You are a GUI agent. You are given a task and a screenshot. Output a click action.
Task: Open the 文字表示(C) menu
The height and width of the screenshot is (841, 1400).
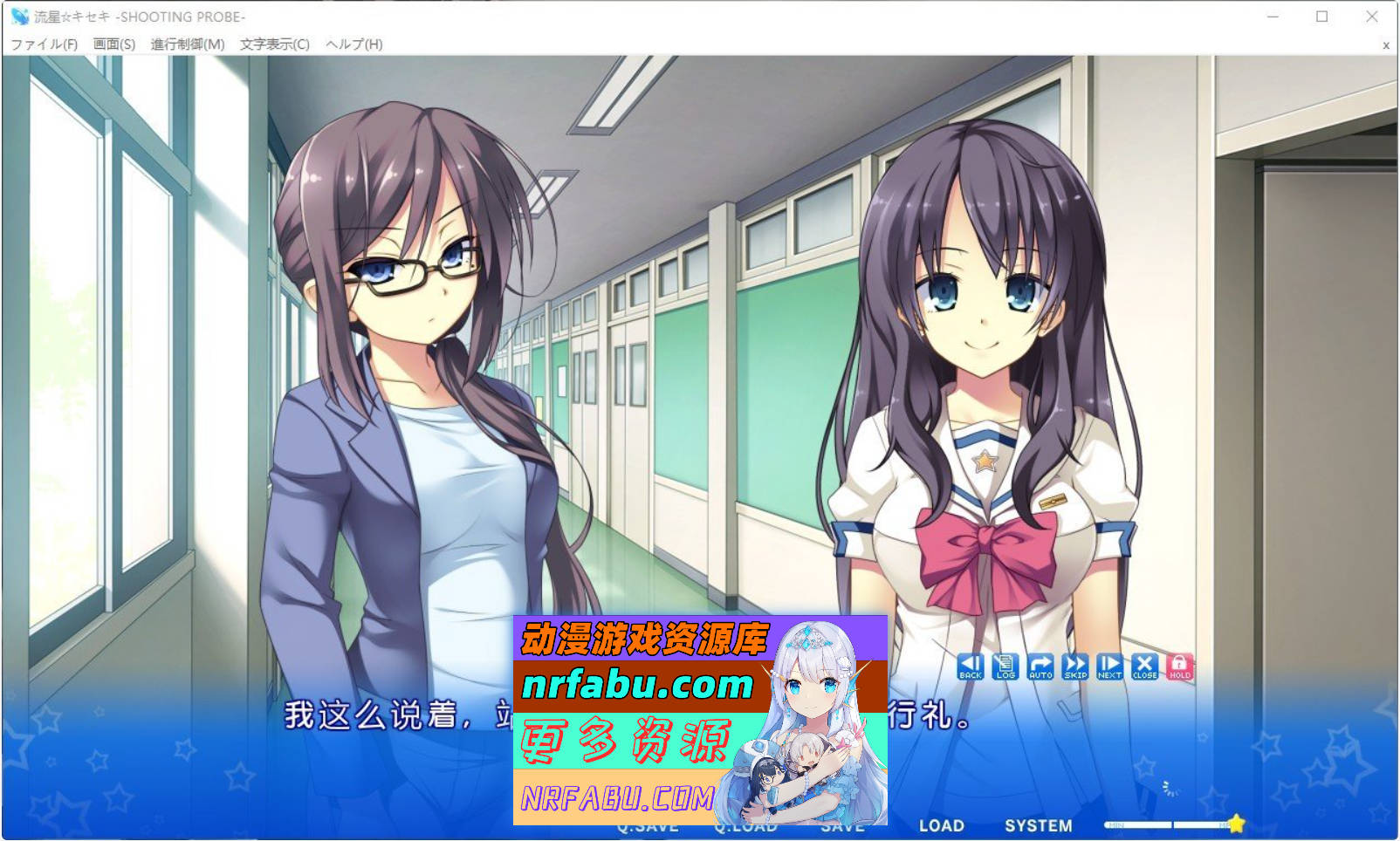tap(272, 42)
